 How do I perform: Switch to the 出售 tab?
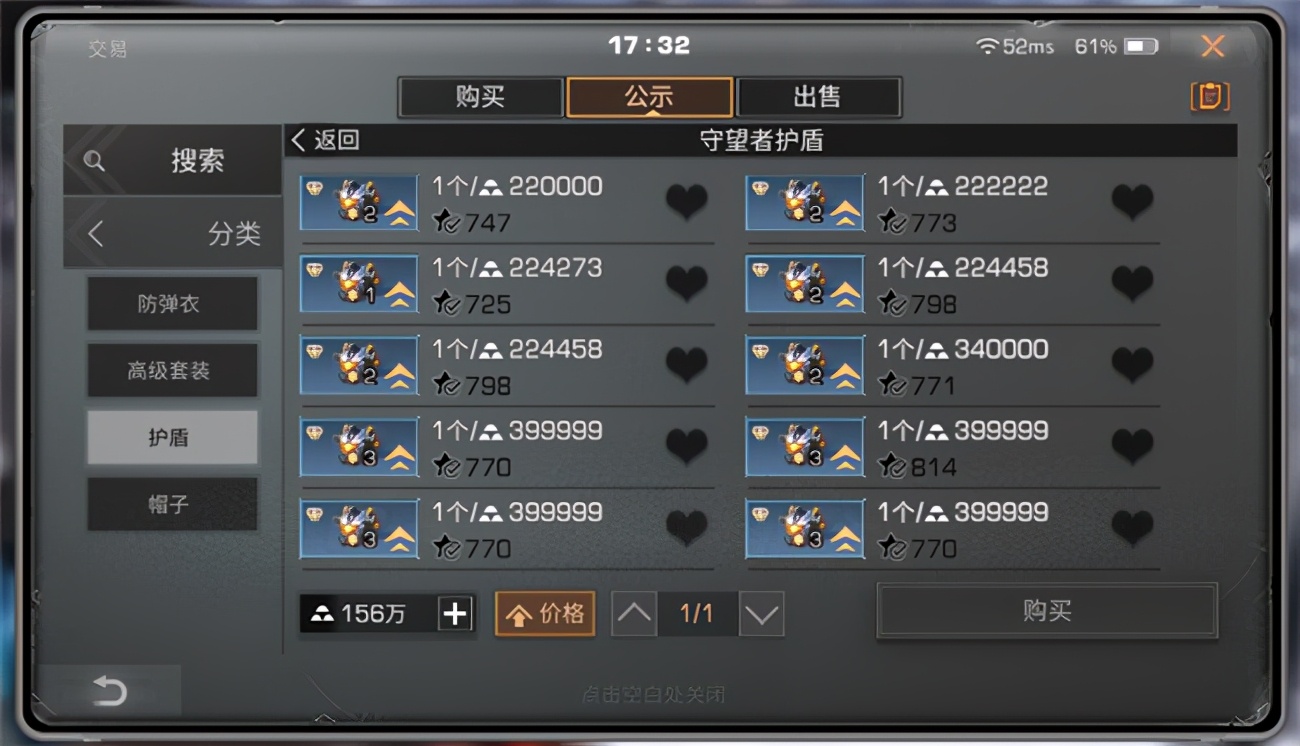817,97
